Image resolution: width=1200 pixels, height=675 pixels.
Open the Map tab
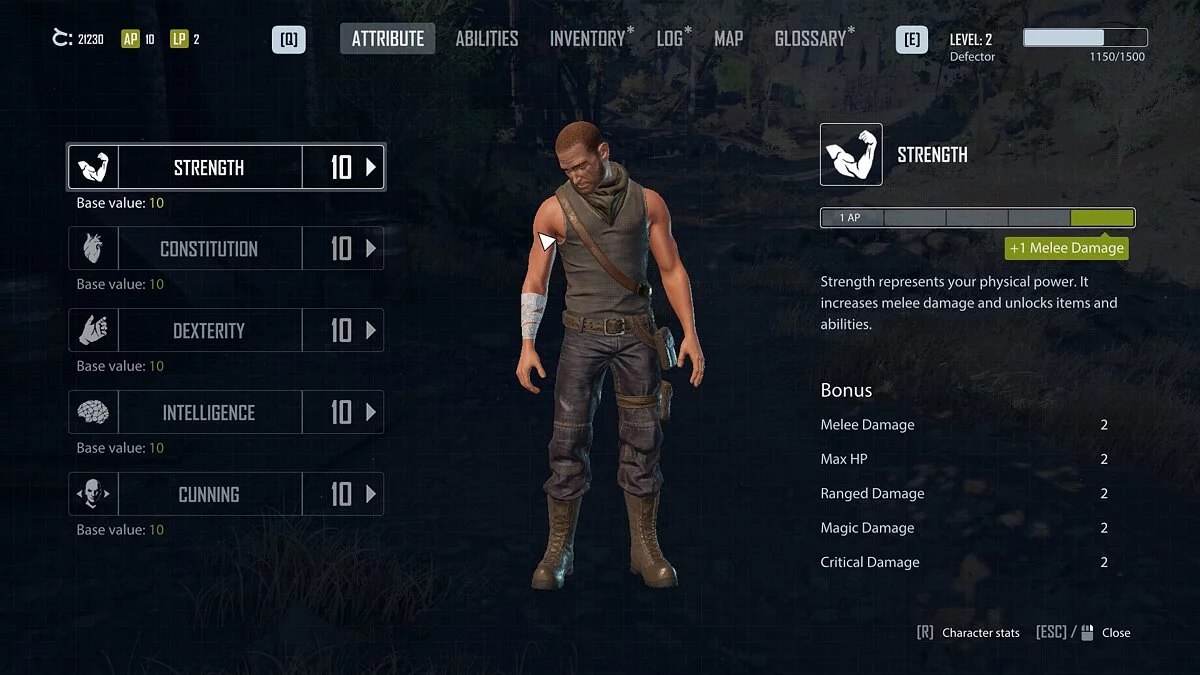tap(728, 39)
